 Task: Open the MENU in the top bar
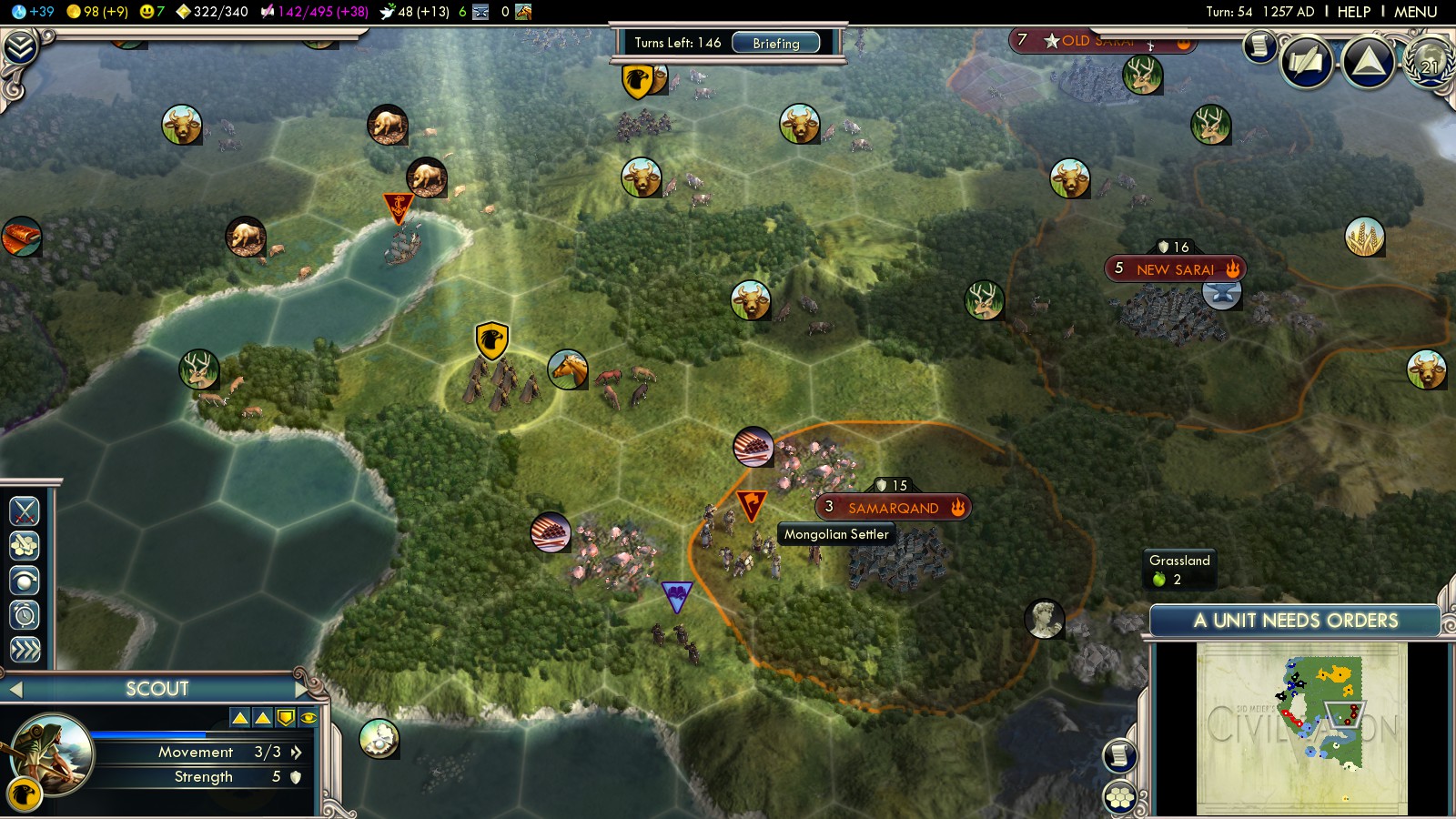pyautogui.click(x=1415, y=12)
